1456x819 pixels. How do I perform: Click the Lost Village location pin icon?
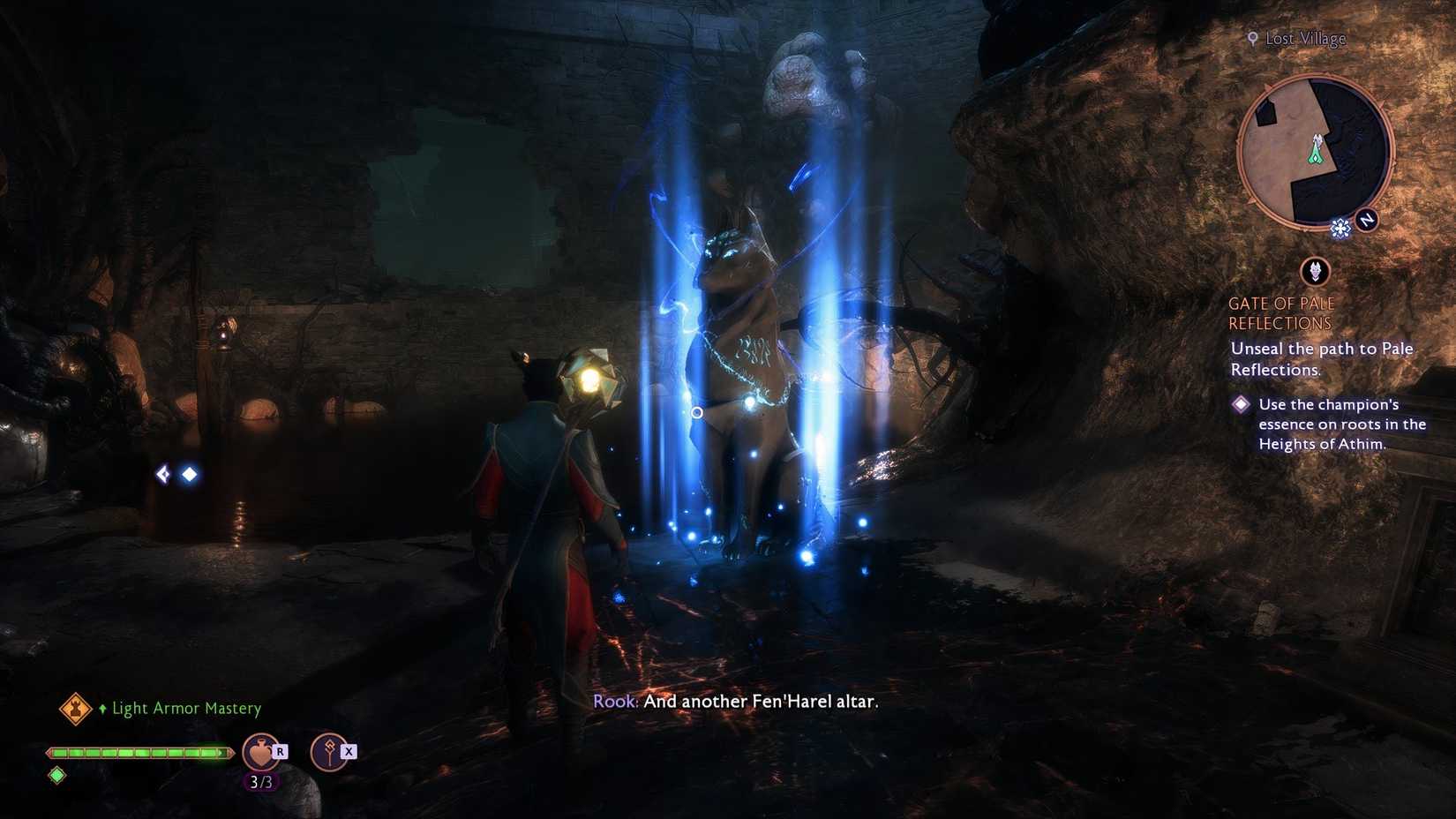point(1252,38)
